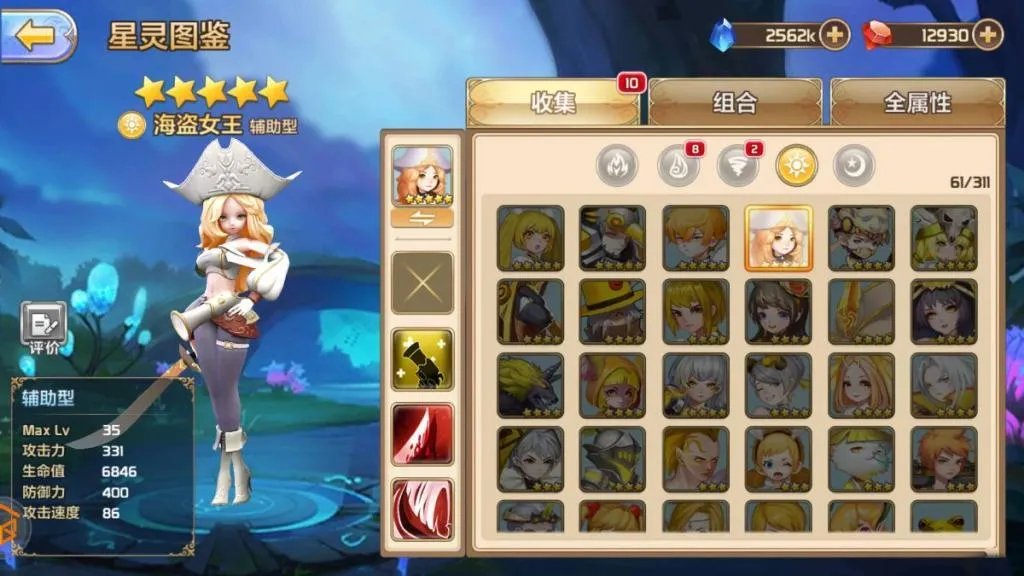Viewport: 1024px width, 576px height.
Task: Select the crossed-swords empty slot
Action: point(422,283)
